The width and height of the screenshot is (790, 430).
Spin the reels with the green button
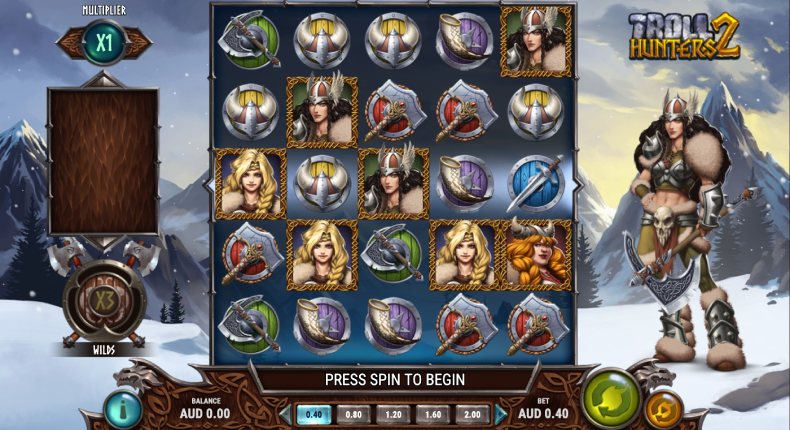pos(610,395)
